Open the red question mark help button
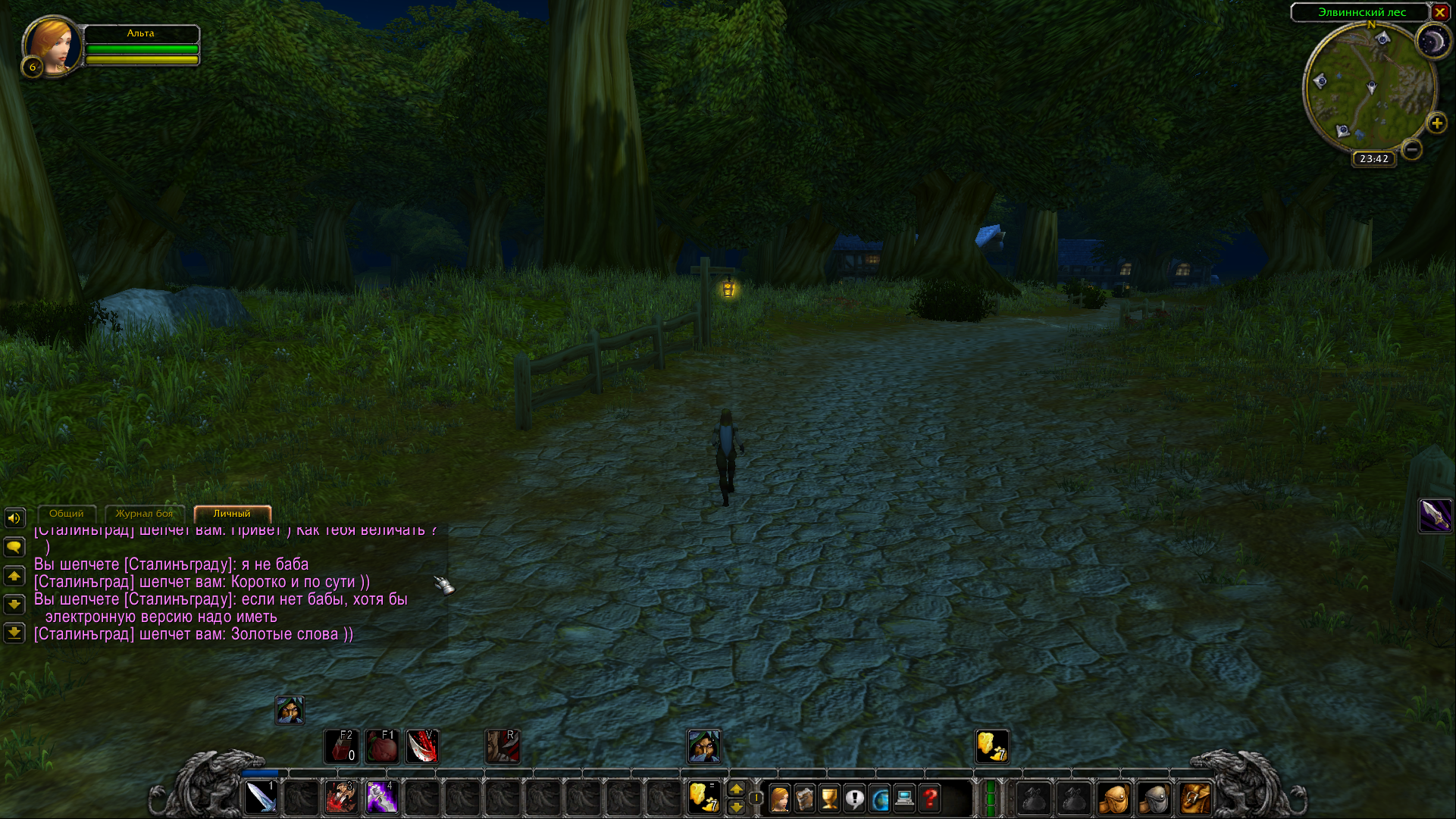 (930, 799)
